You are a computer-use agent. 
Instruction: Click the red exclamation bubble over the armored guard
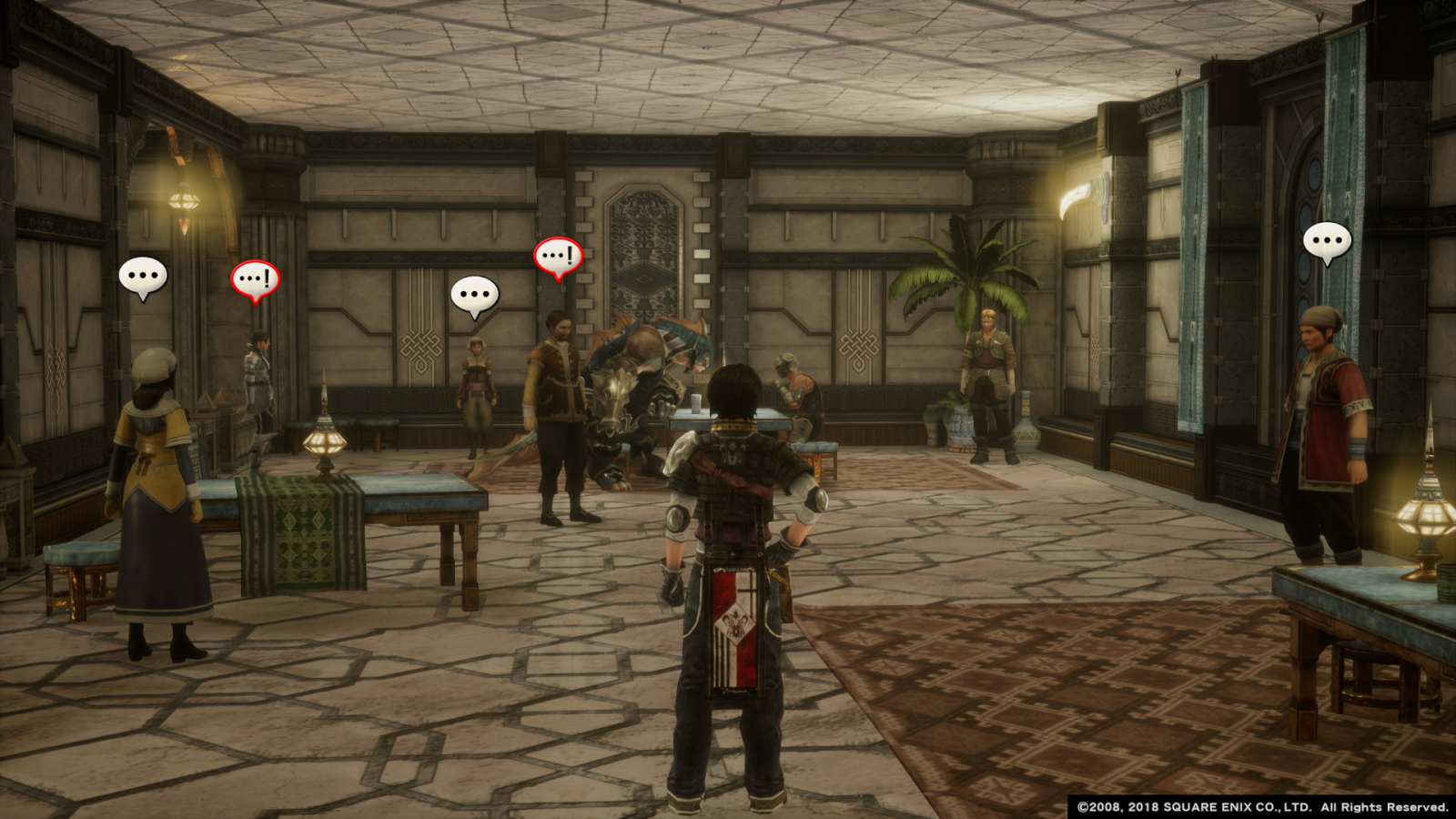(255, 278)
